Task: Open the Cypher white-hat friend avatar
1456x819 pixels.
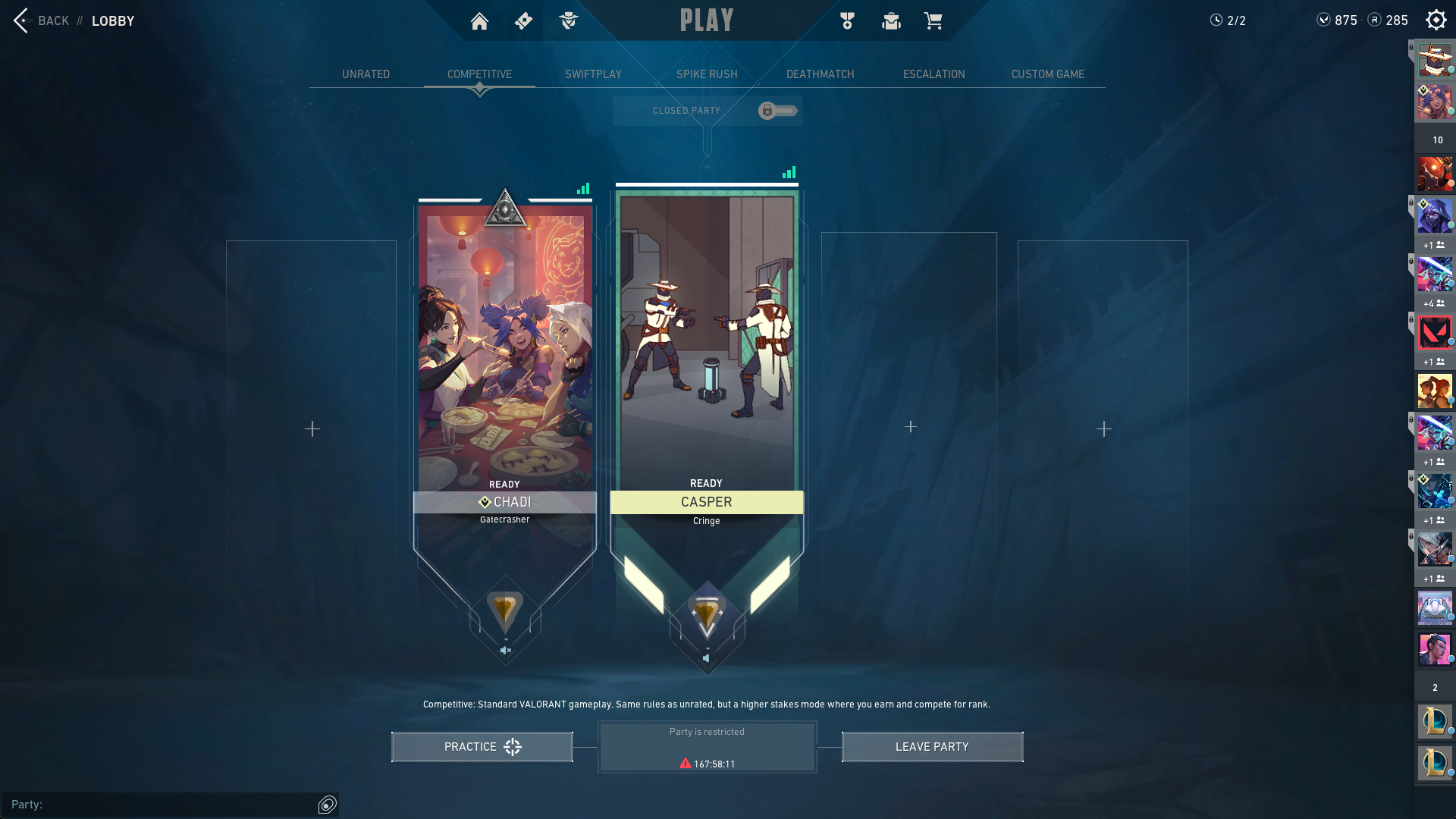Action: pyautogui.click(x=1435, y=61)
